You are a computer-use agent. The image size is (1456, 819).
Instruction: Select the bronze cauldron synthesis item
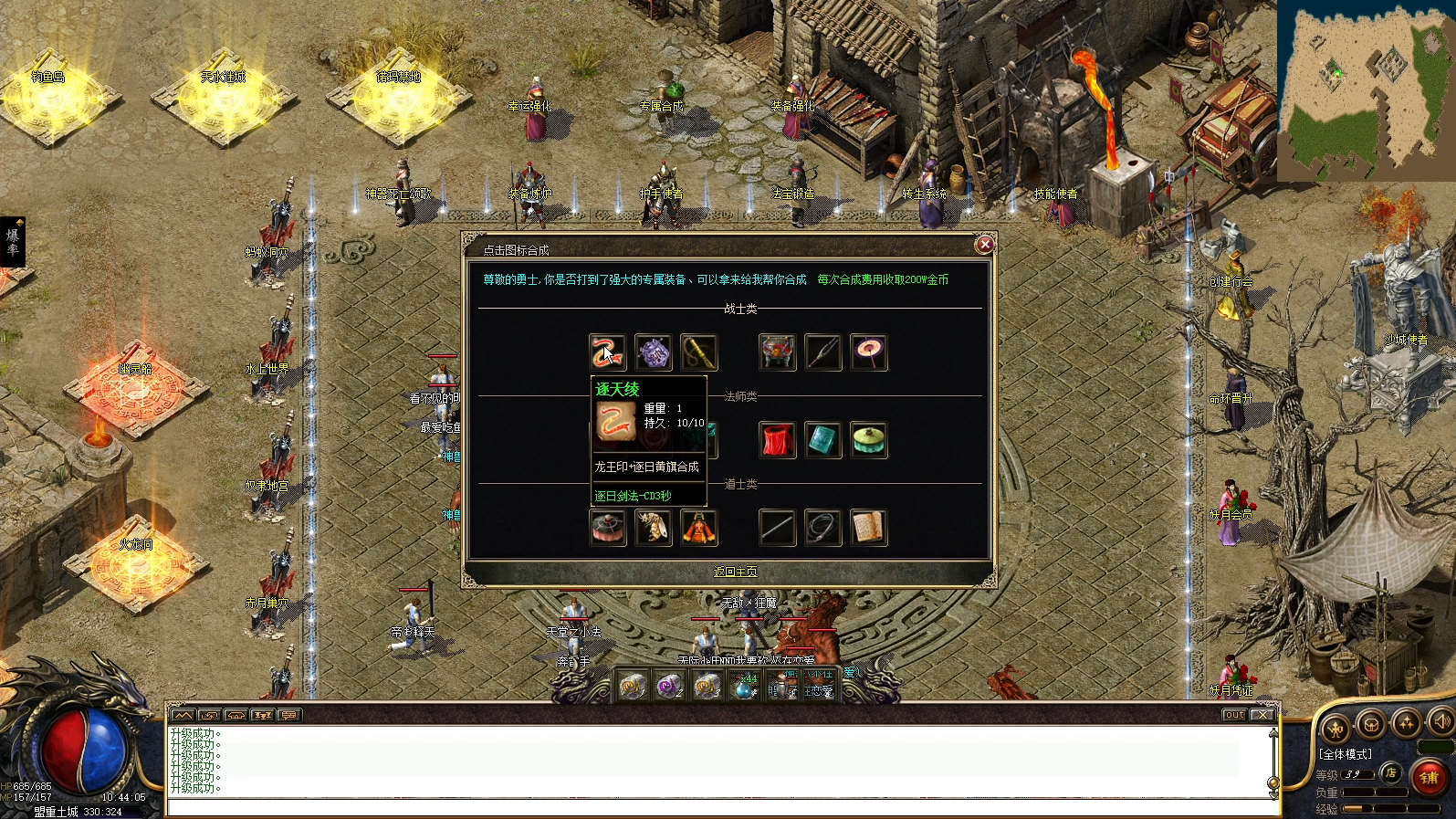click(x=777, y=352)
